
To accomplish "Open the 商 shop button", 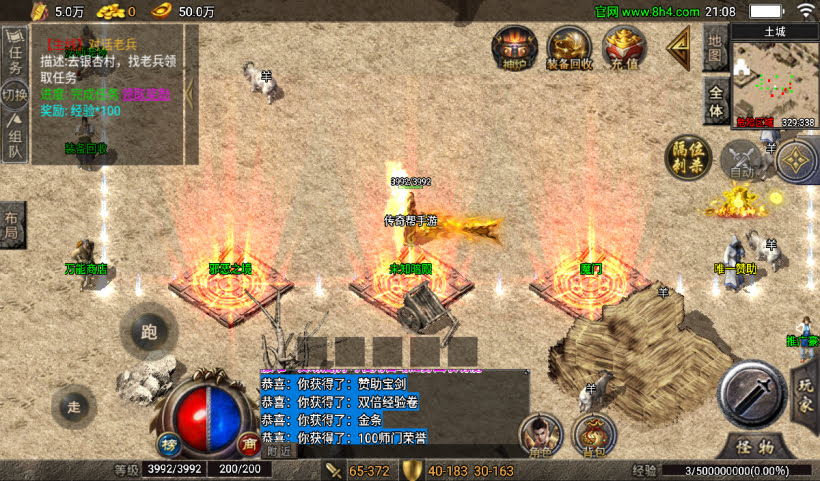I will pos(248,443).
